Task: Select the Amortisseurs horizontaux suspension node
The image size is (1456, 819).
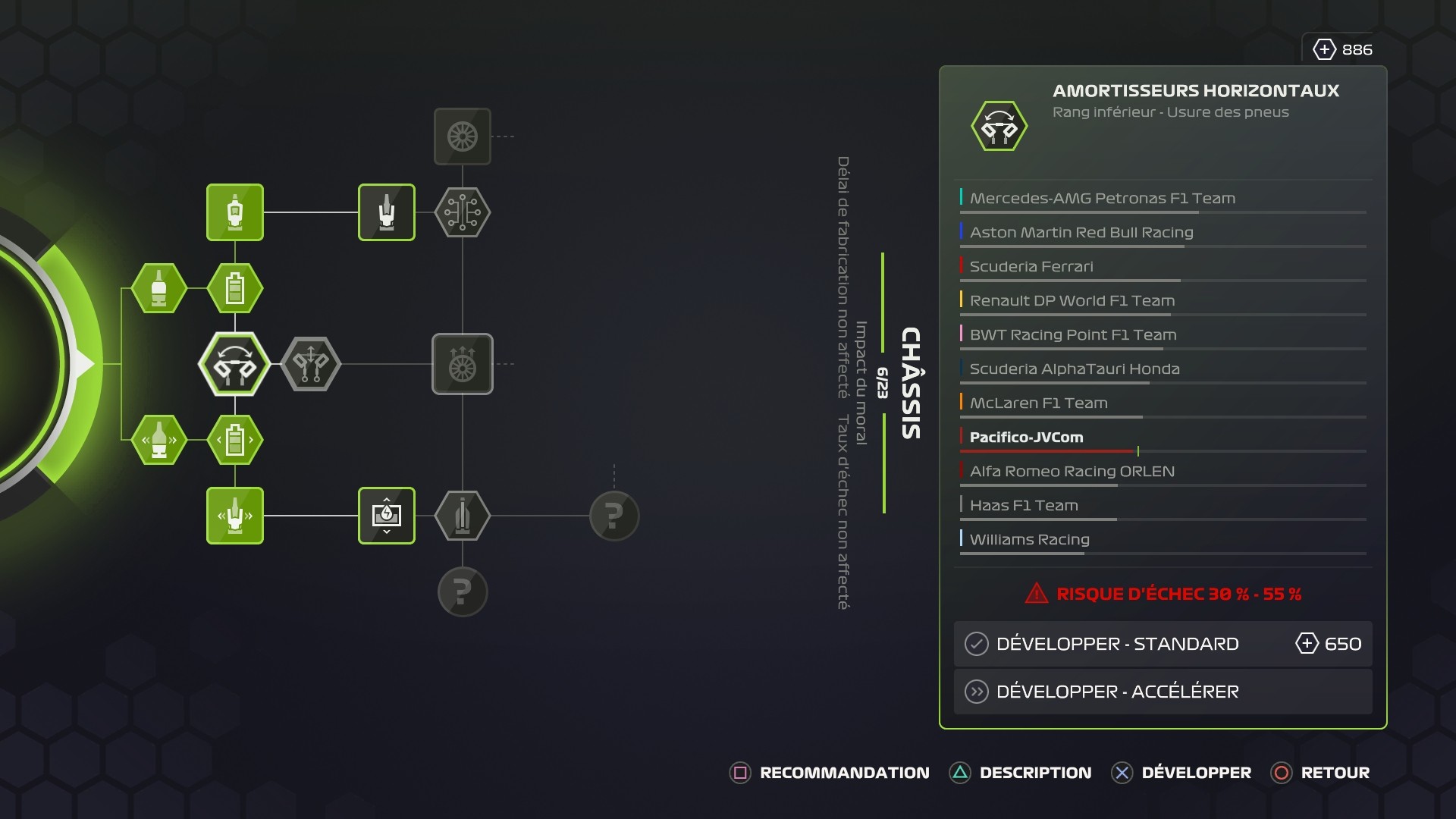Action: pyautogui.click(x=235, y=364)
